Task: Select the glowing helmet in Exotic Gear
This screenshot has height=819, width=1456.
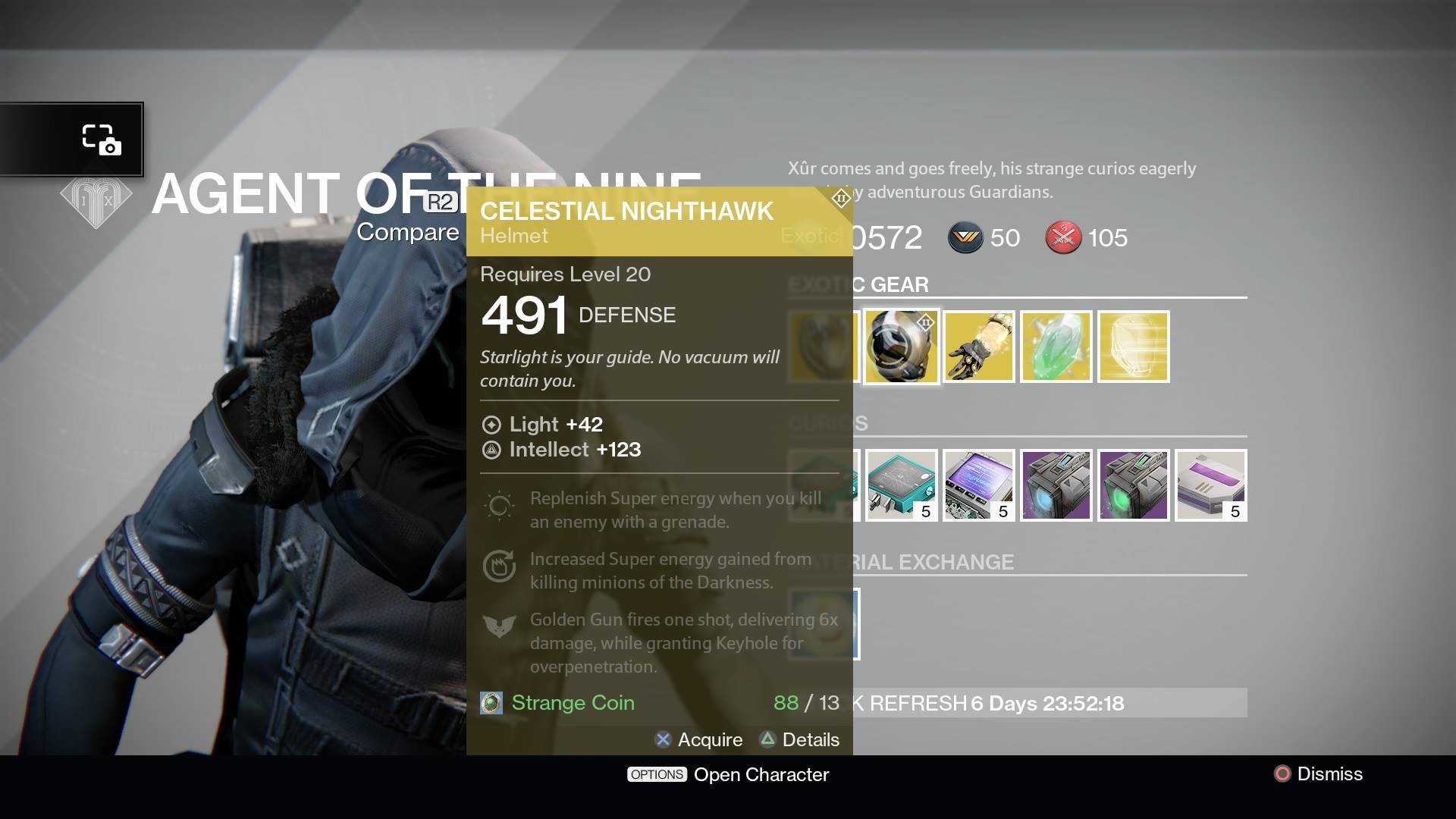Action: click(1133, 347)
